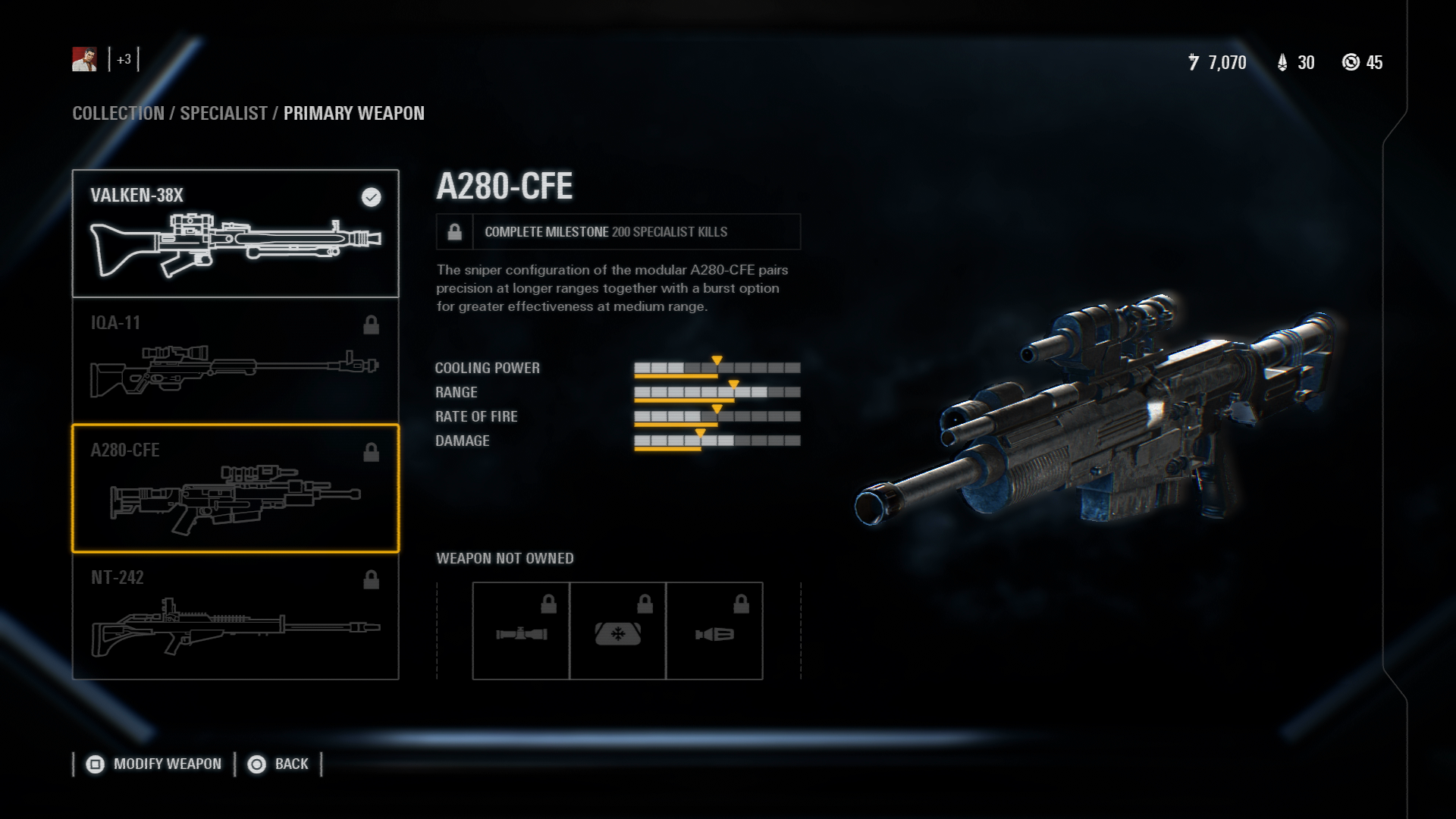Click the lock icon on the IQA-11 card
This screenshot has width=1456, height=819.
click(x=371, y=325)
